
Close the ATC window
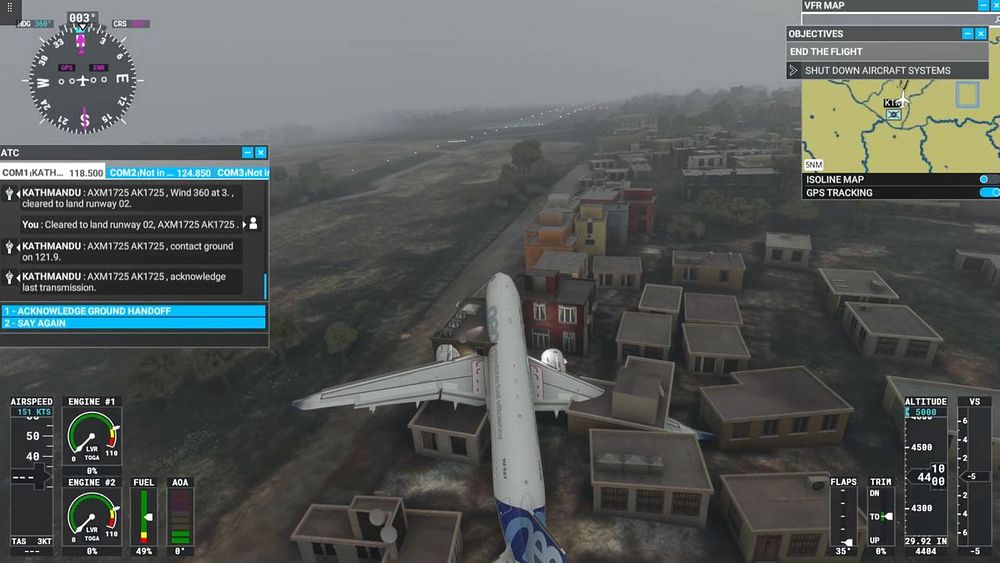261,153
